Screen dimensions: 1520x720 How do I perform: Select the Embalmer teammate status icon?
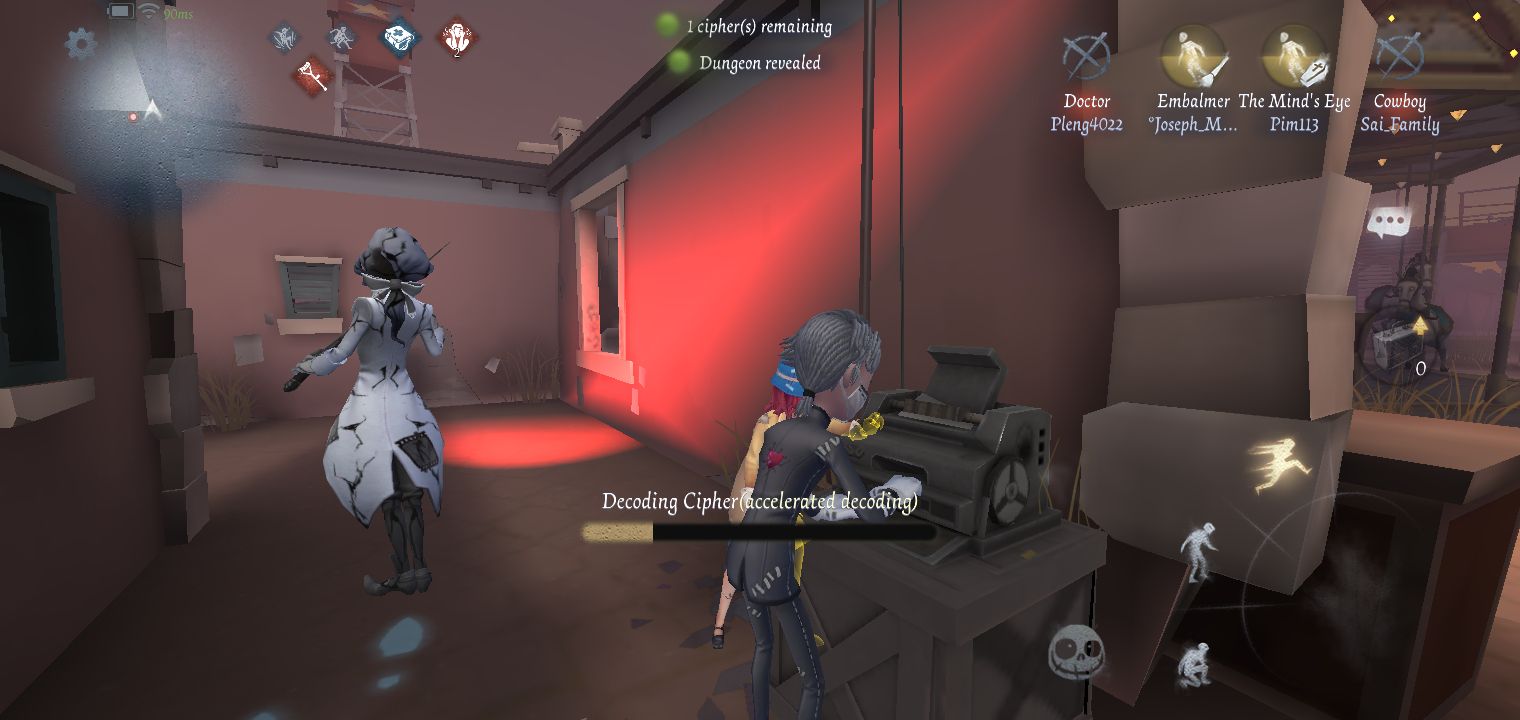[x=1192, y=55]
